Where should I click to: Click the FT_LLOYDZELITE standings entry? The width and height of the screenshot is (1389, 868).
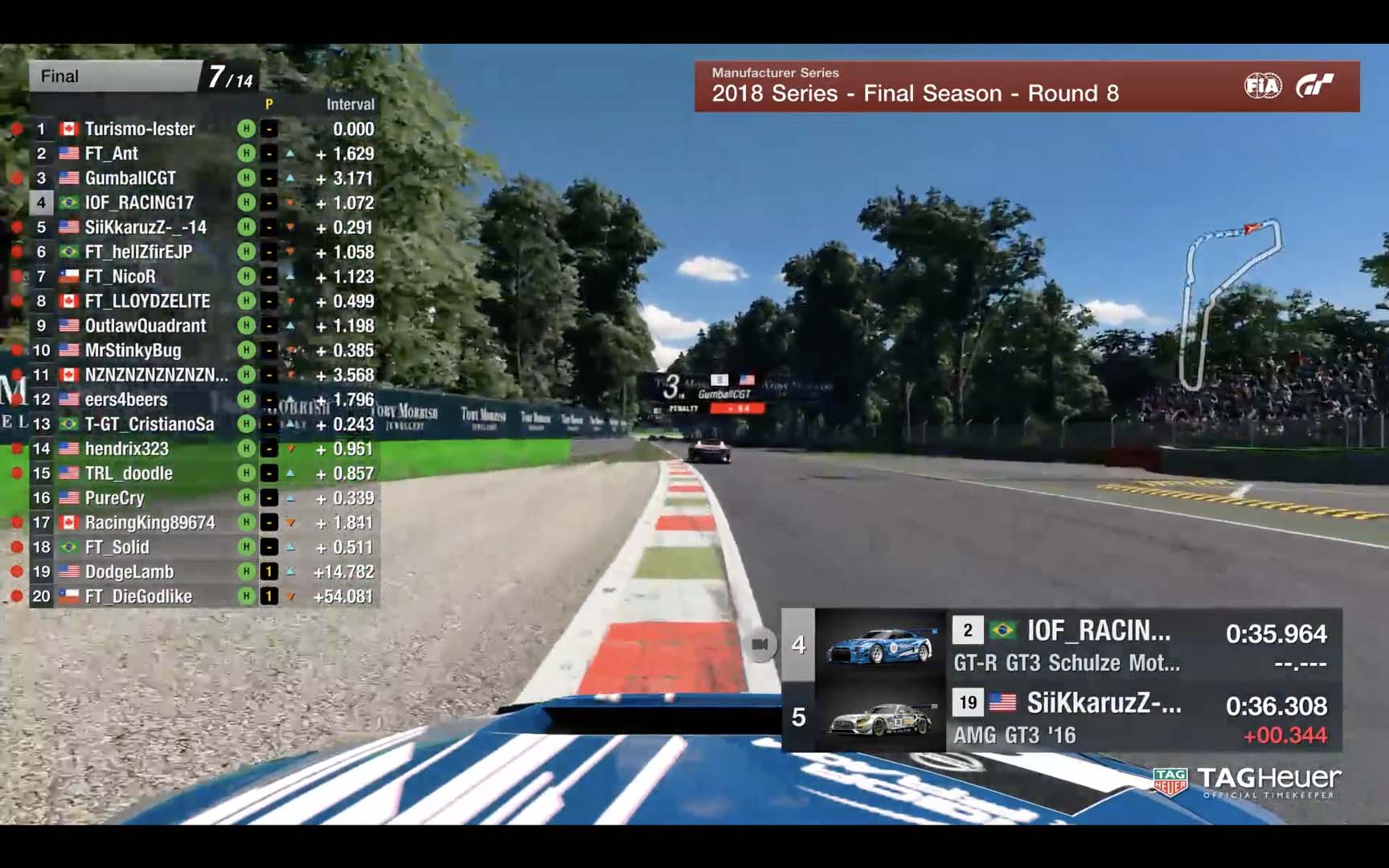[147, 301]
